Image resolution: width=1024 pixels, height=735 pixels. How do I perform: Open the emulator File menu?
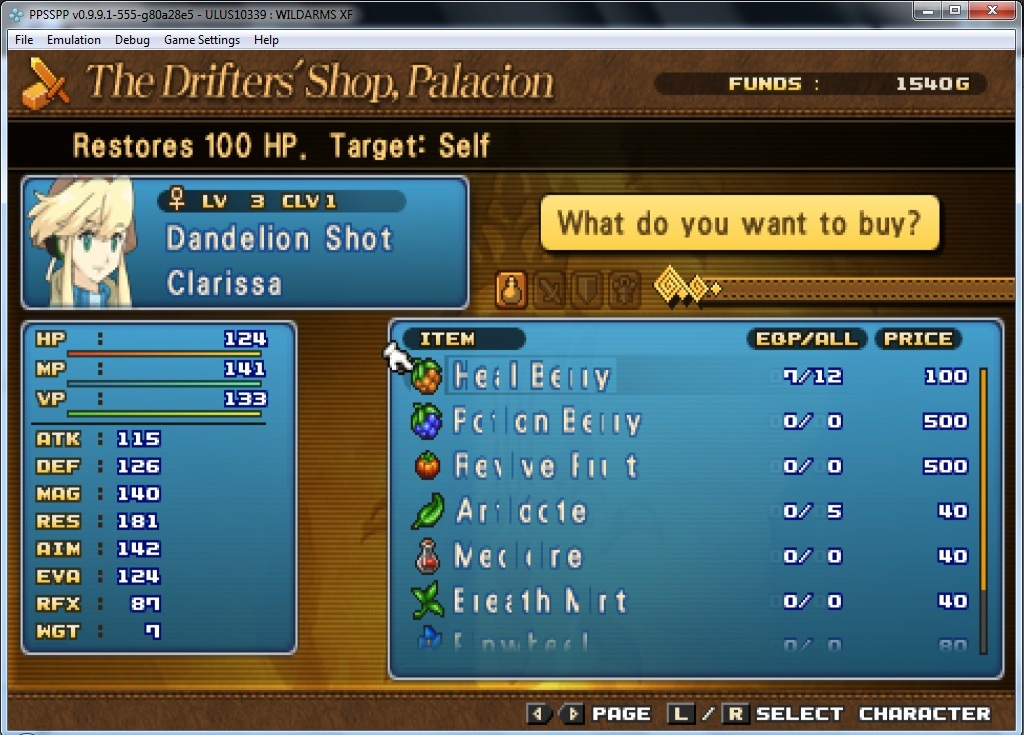pyautogui.click(x=24, y=40)
